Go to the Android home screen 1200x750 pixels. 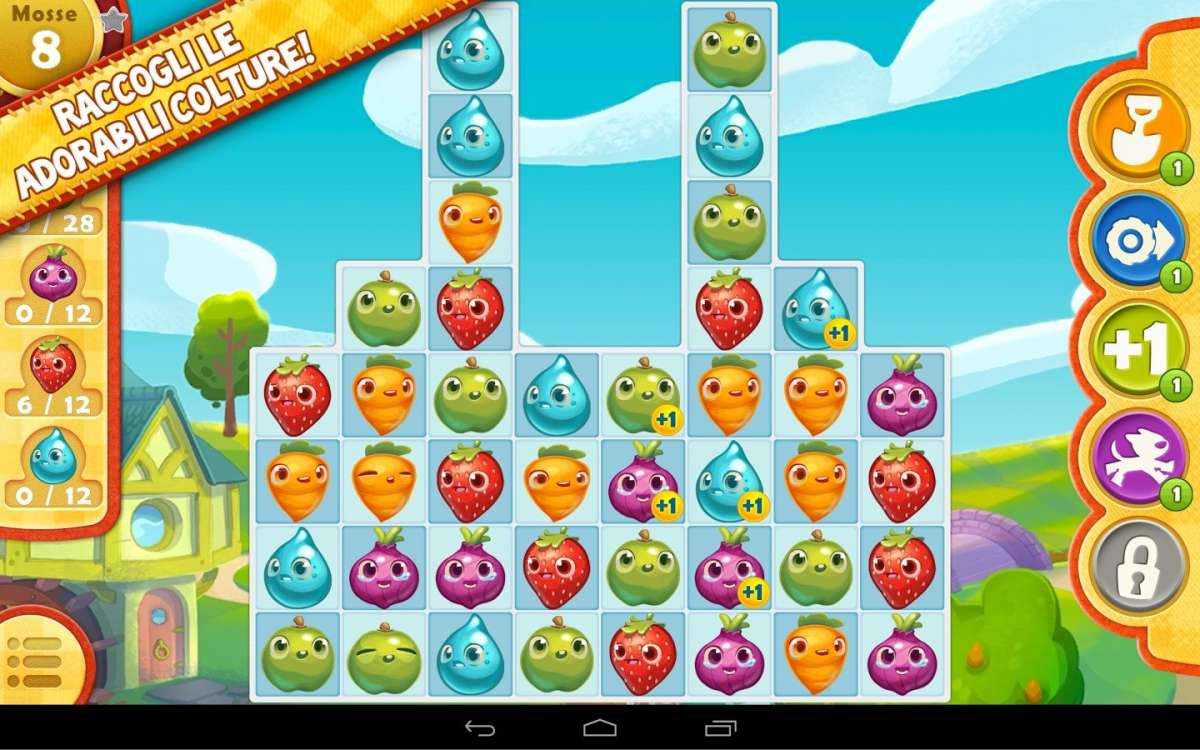tap(600, 728)
